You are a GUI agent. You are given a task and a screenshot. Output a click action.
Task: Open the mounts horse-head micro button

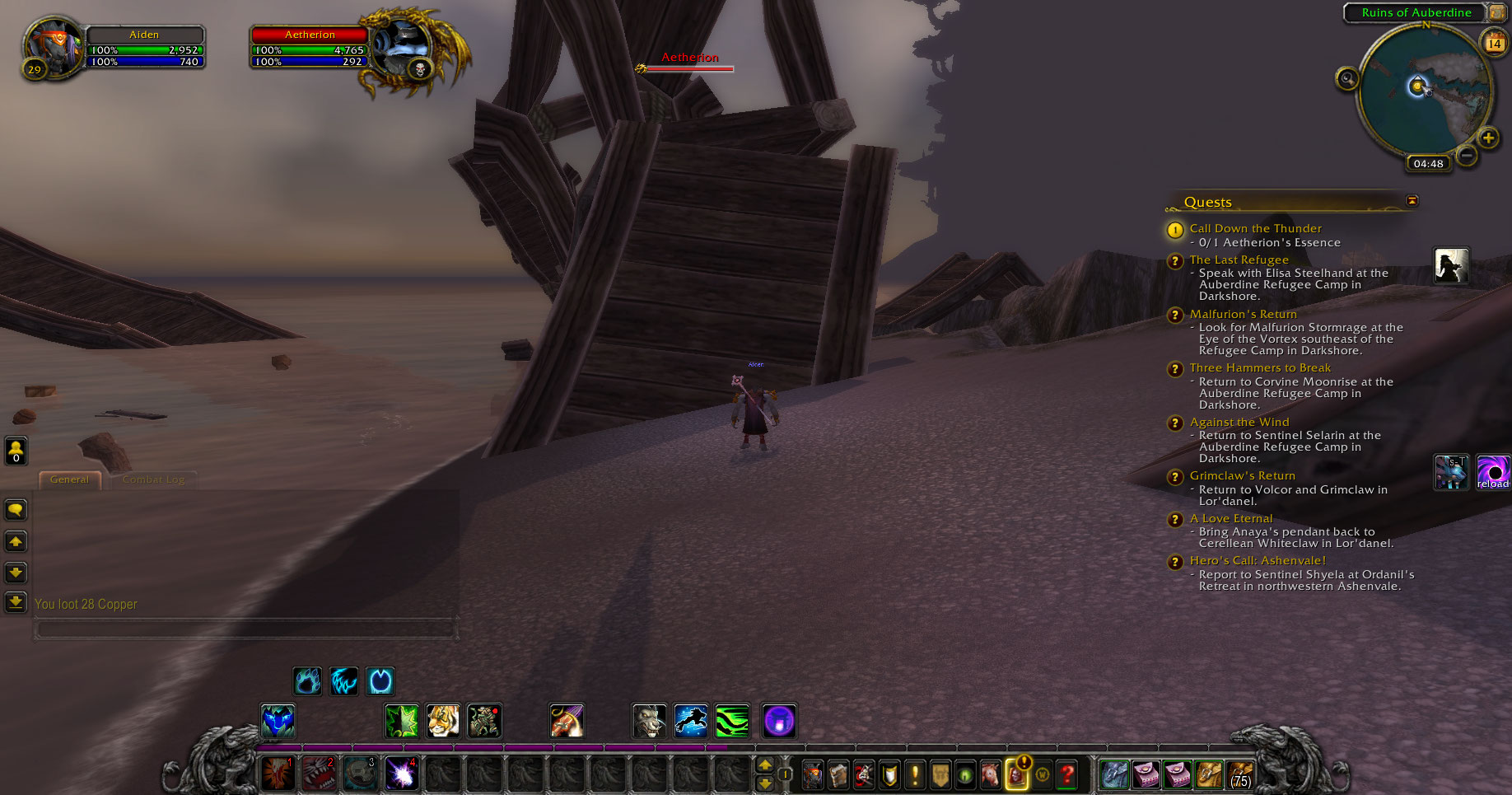click(991, 774)
